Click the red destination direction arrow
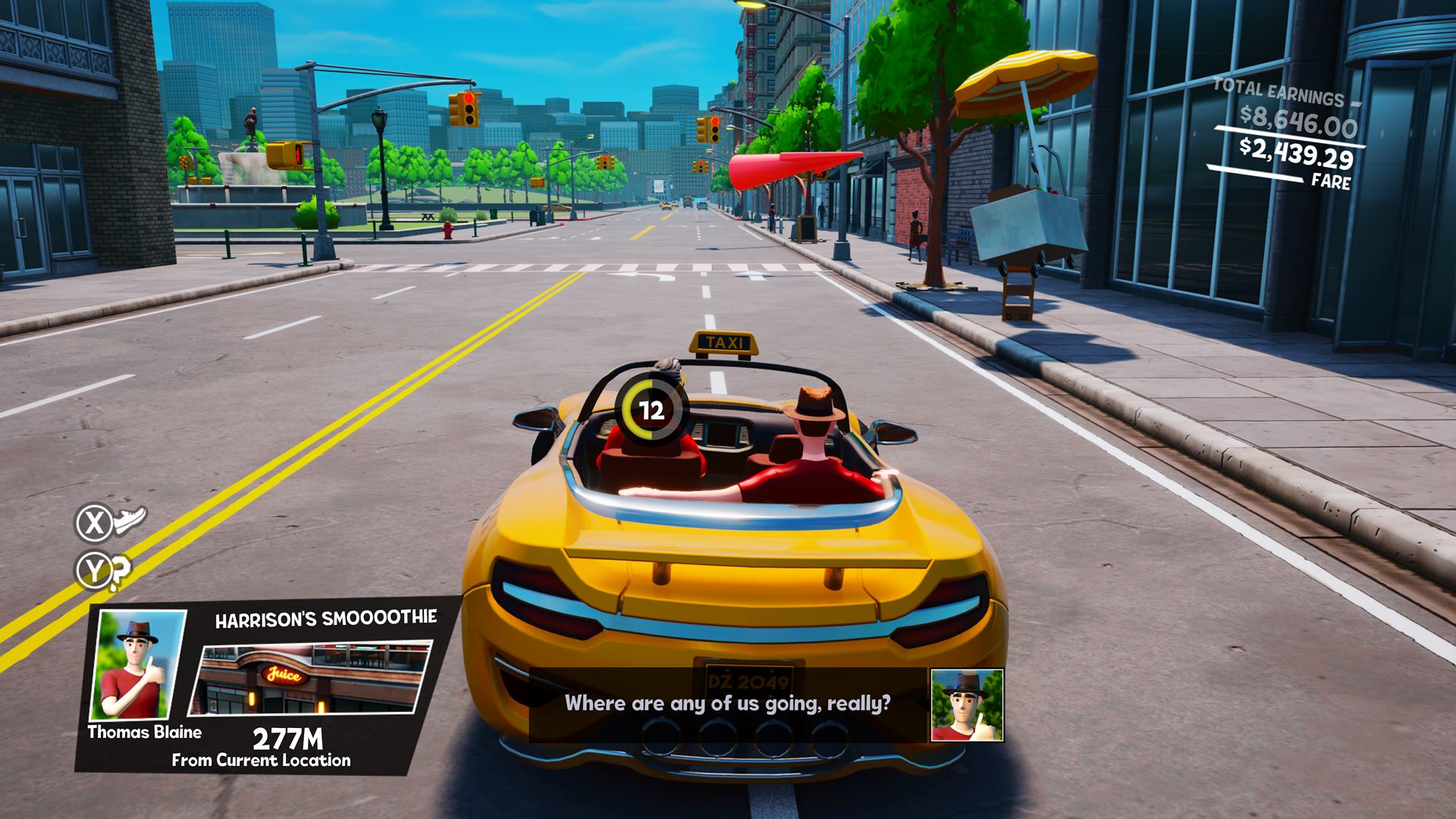Screen dimensions: 1456x819 [792, 170]
